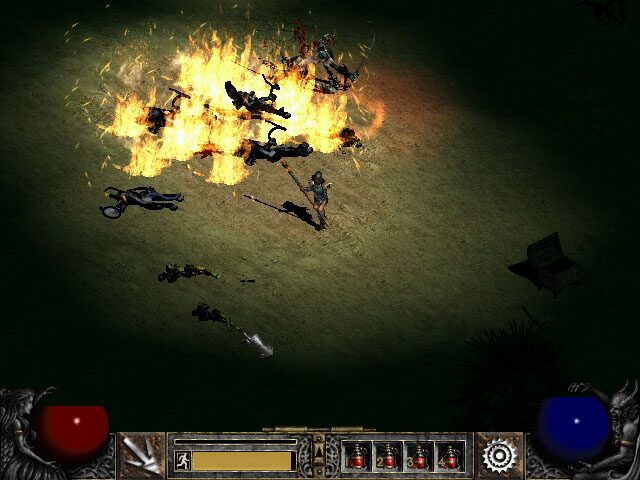Use the red potion in belt slot 2

point(388,456)
